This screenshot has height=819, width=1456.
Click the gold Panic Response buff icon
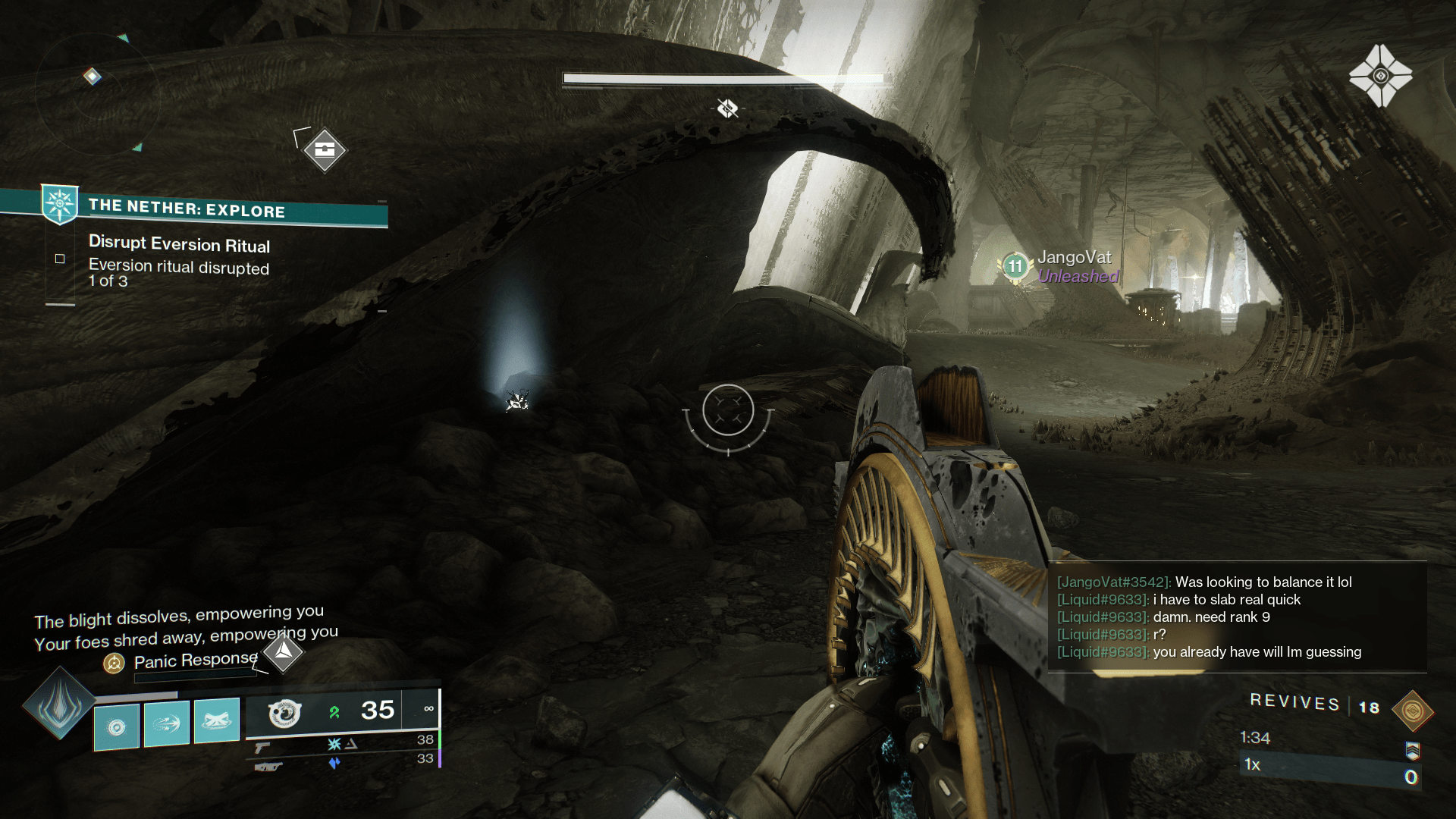(x=115, y=663)
